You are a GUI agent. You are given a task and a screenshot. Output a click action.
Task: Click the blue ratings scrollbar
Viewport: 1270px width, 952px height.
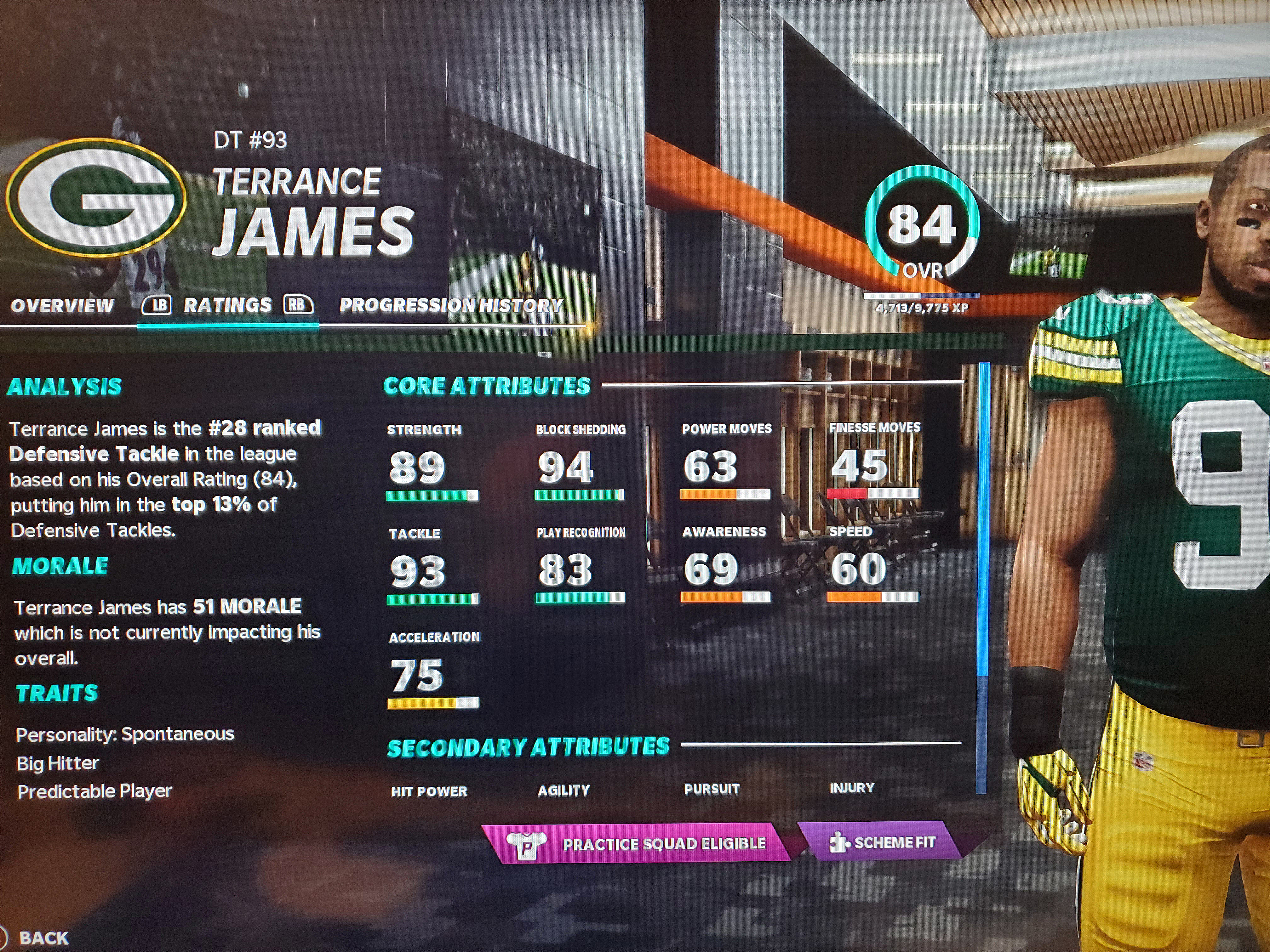tap(982, 517)
